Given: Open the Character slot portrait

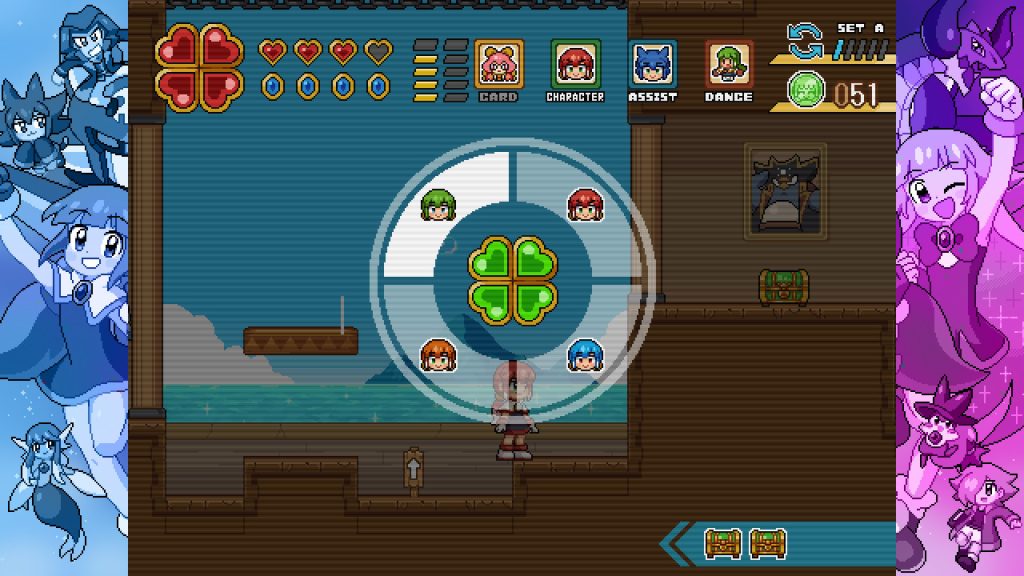Looking at the screenshot, I should click(575, 64).
